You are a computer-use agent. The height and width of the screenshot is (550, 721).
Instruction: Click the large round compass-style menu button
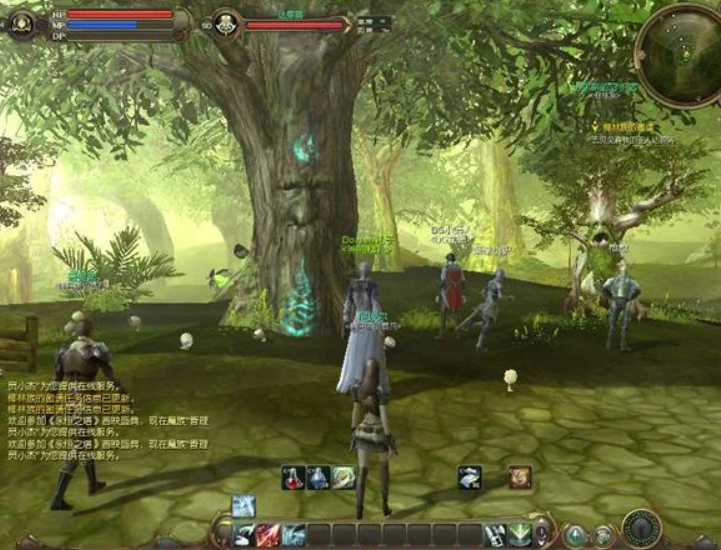click(x=640, y=528)
